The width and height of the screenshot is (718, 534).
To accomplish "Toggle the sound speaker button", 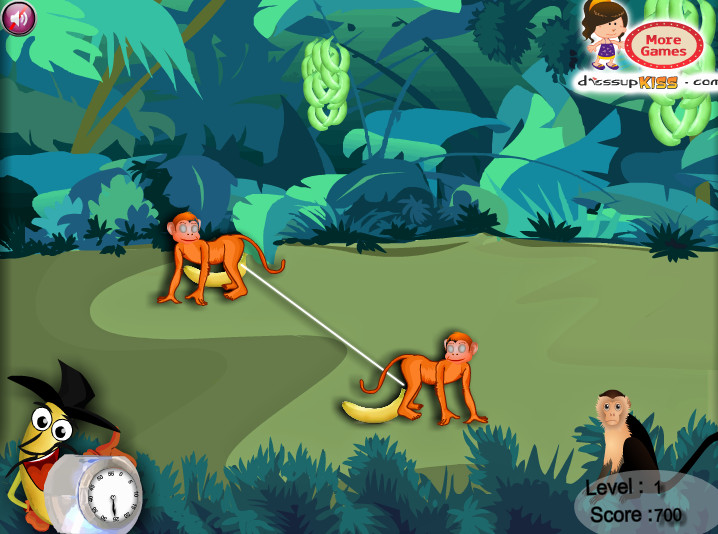I will coord(19,17).
